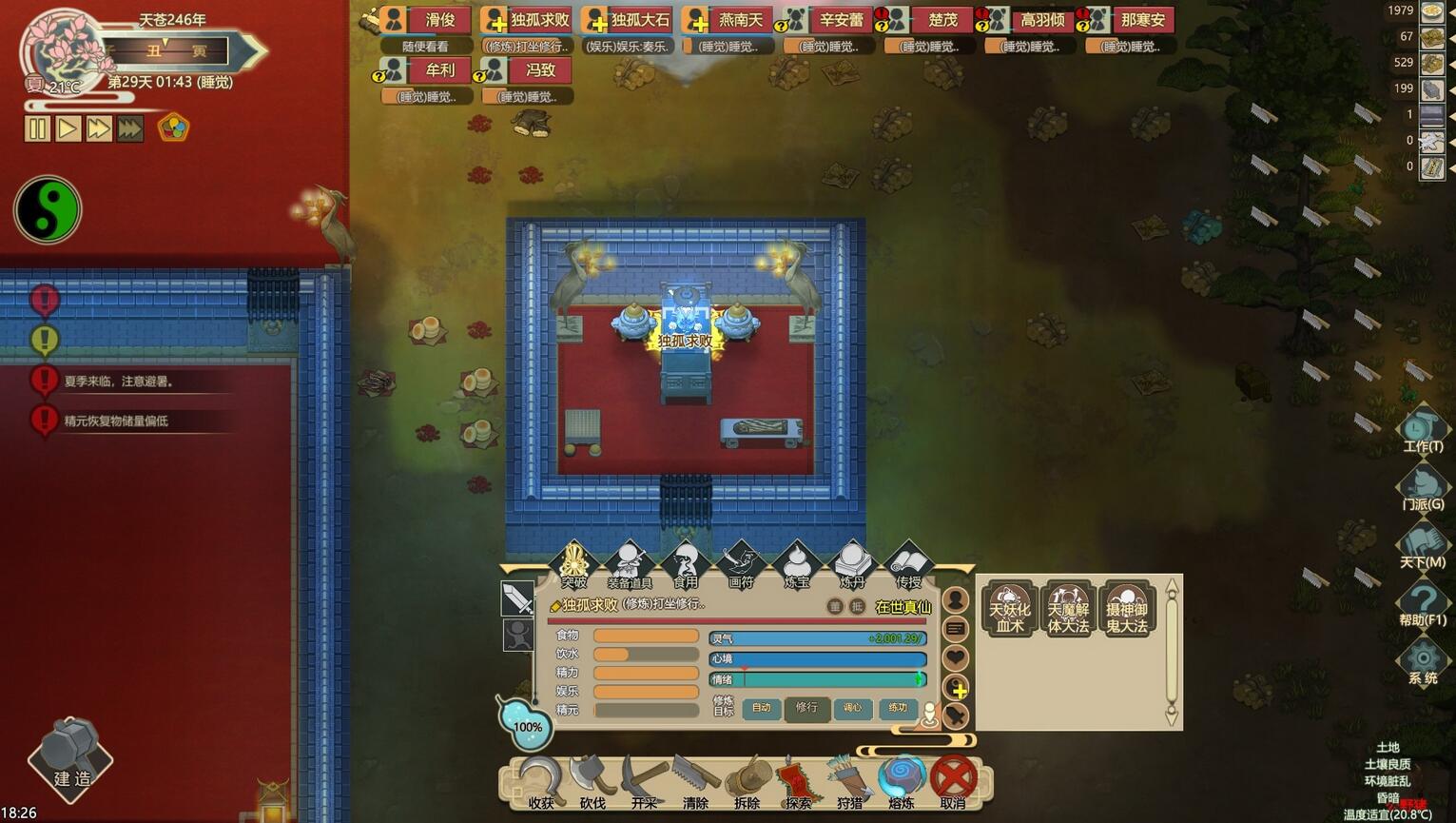Open the 传授 teaching scroll action
This screenshot has height=823, width=1456.
907,565
